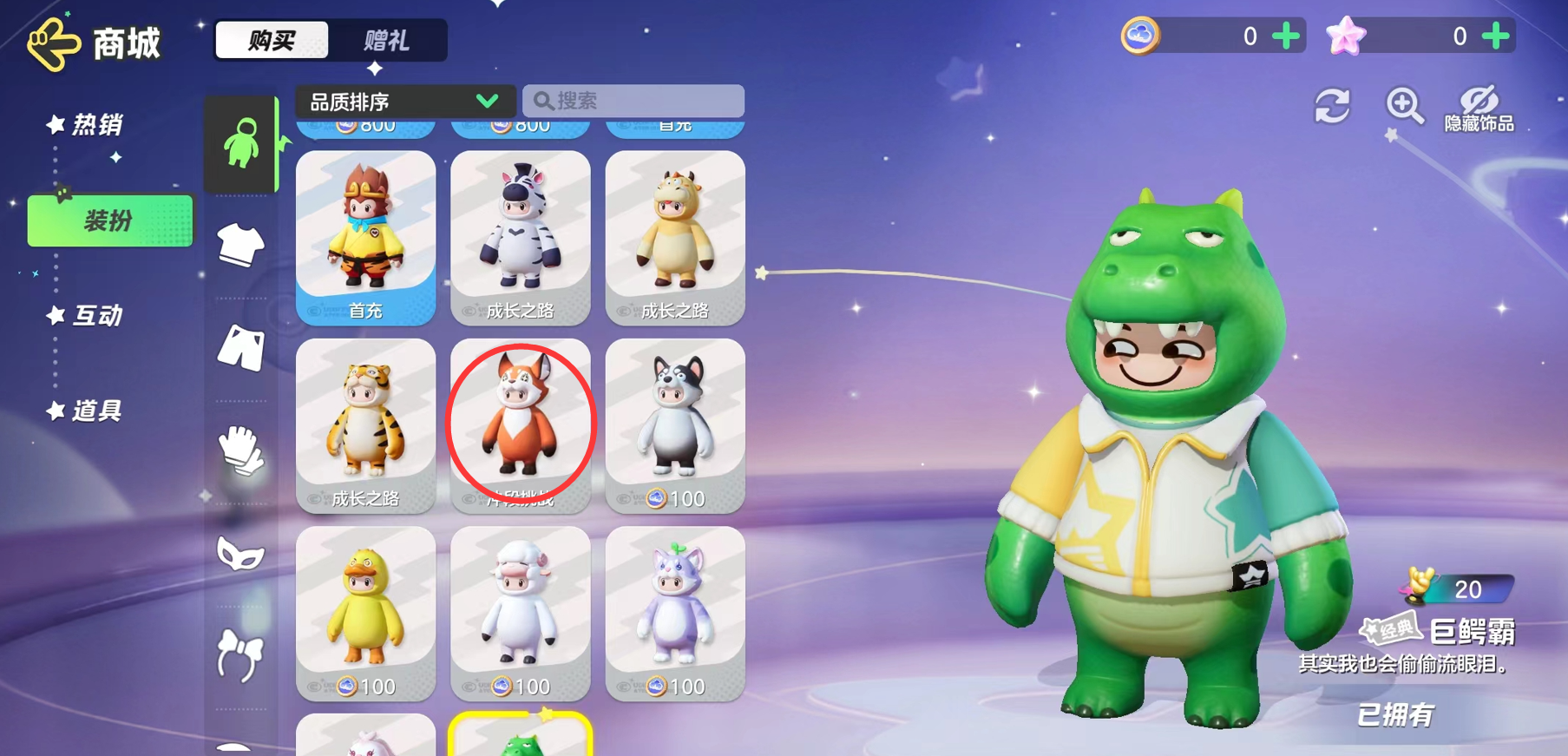Switch to the 赠礼 gift tab
Screen dimensions: 1568x756
387,41
